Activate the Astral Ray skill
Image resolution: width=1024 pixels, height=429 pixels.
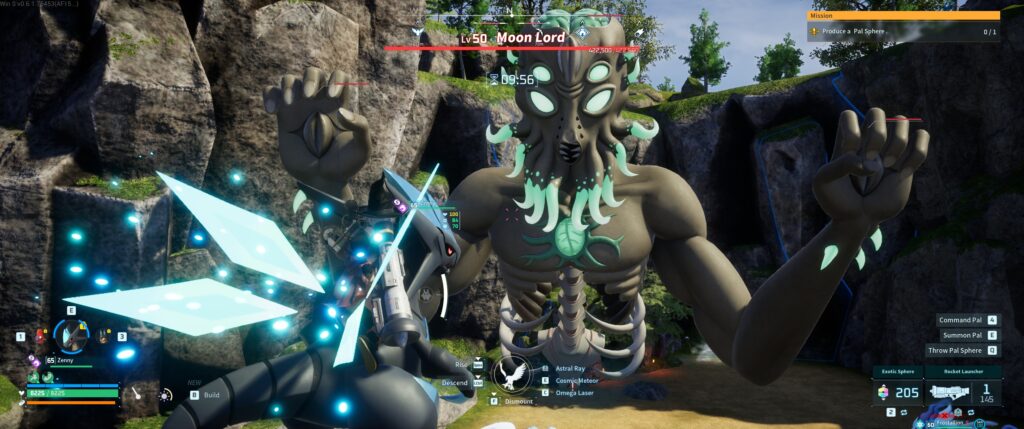point(570,368)
